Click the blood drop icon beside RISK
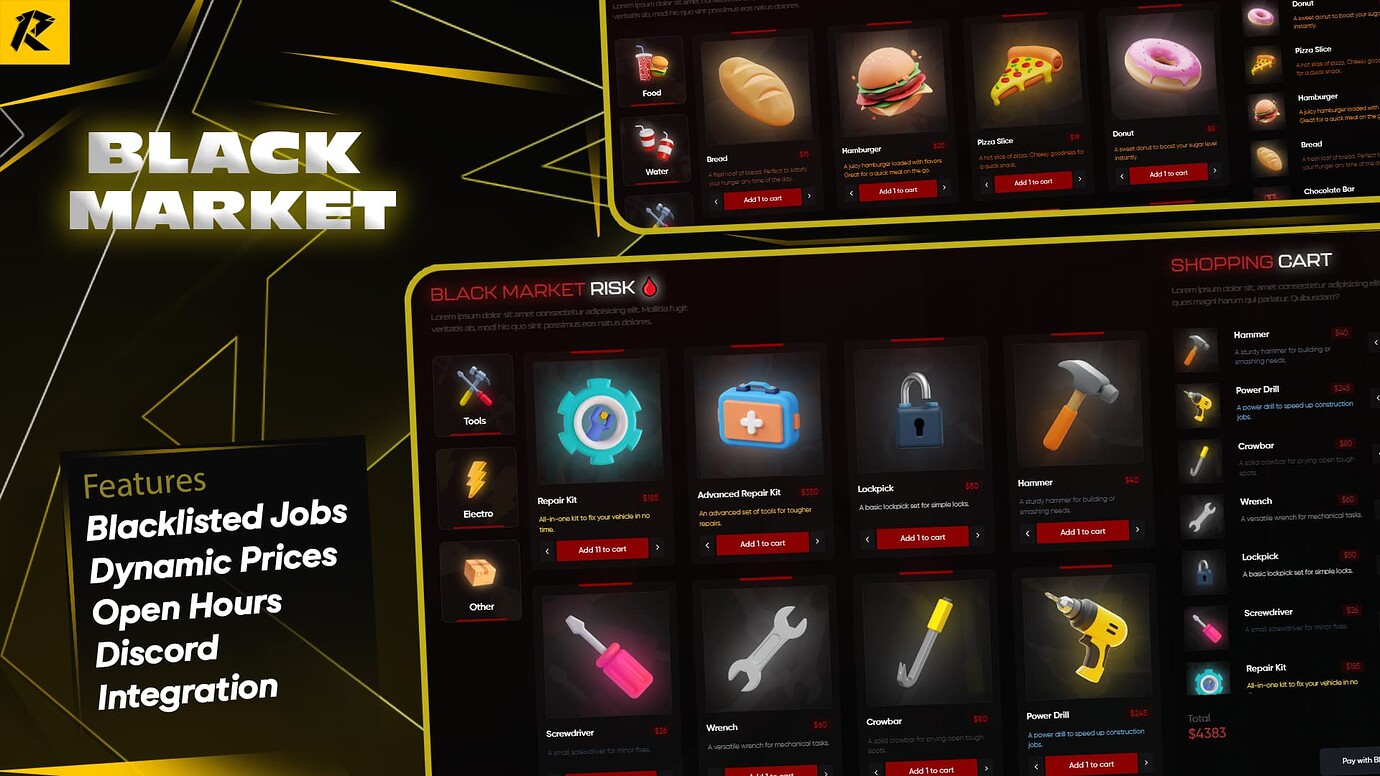Screen dimensions: 1380x776 click(x=648, y=288)
